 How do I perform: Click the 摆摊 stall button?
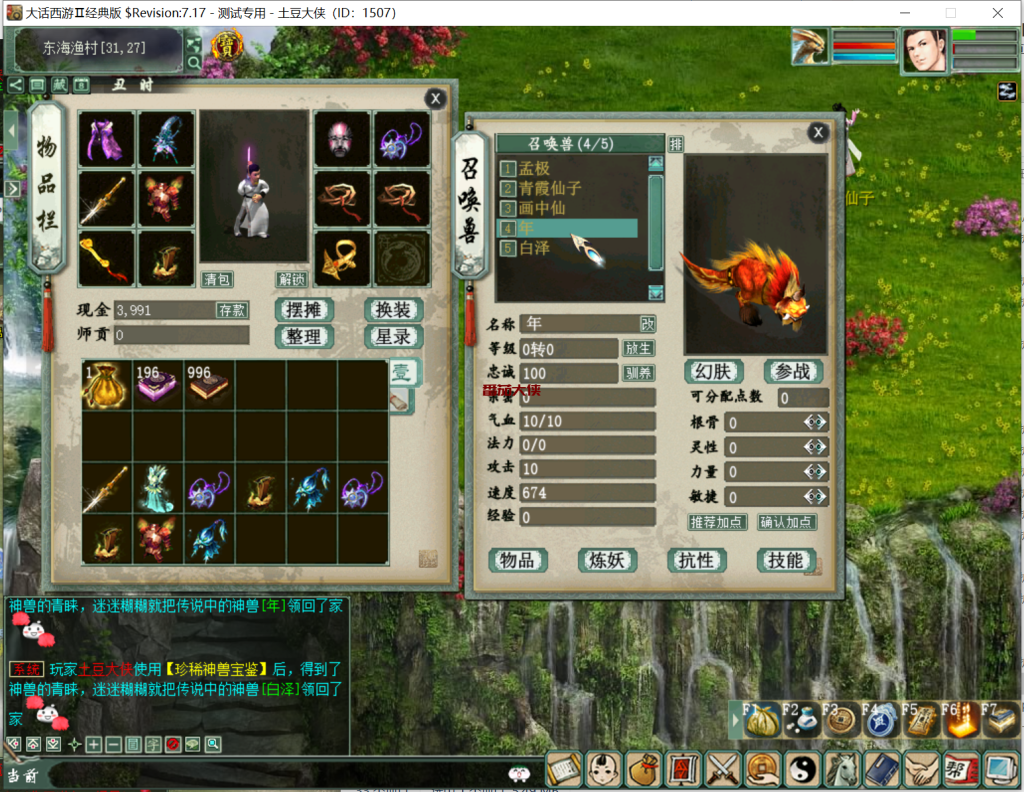304,310
